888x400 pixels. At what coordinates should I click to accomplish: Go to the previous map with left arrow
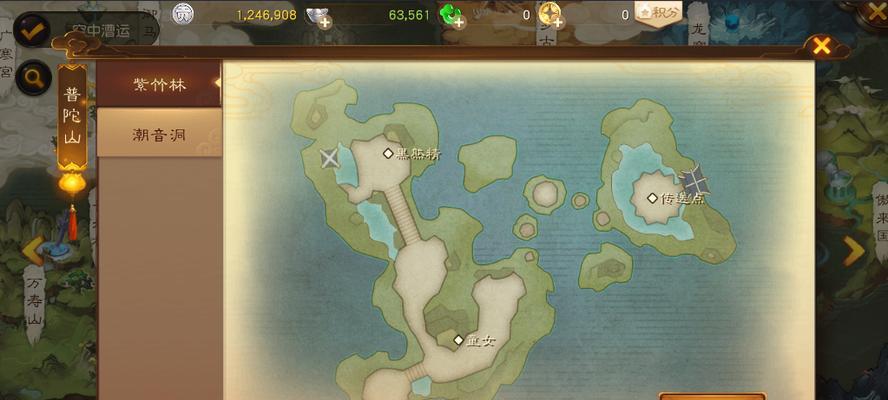(x=33, y=251)
